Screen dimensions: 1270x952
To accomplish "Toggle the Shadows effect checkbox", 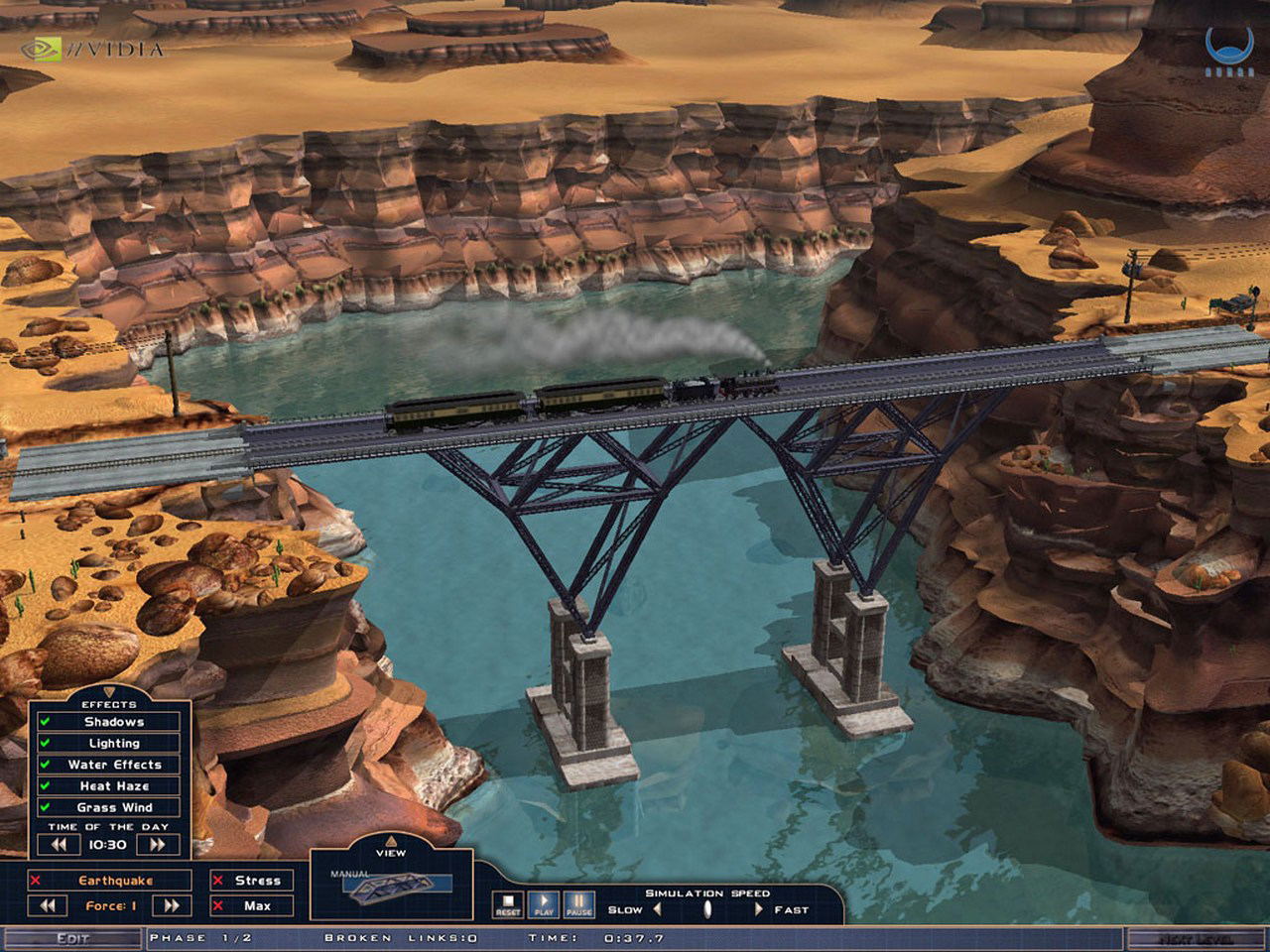I will pyautogui.click(x=45, y=722).
